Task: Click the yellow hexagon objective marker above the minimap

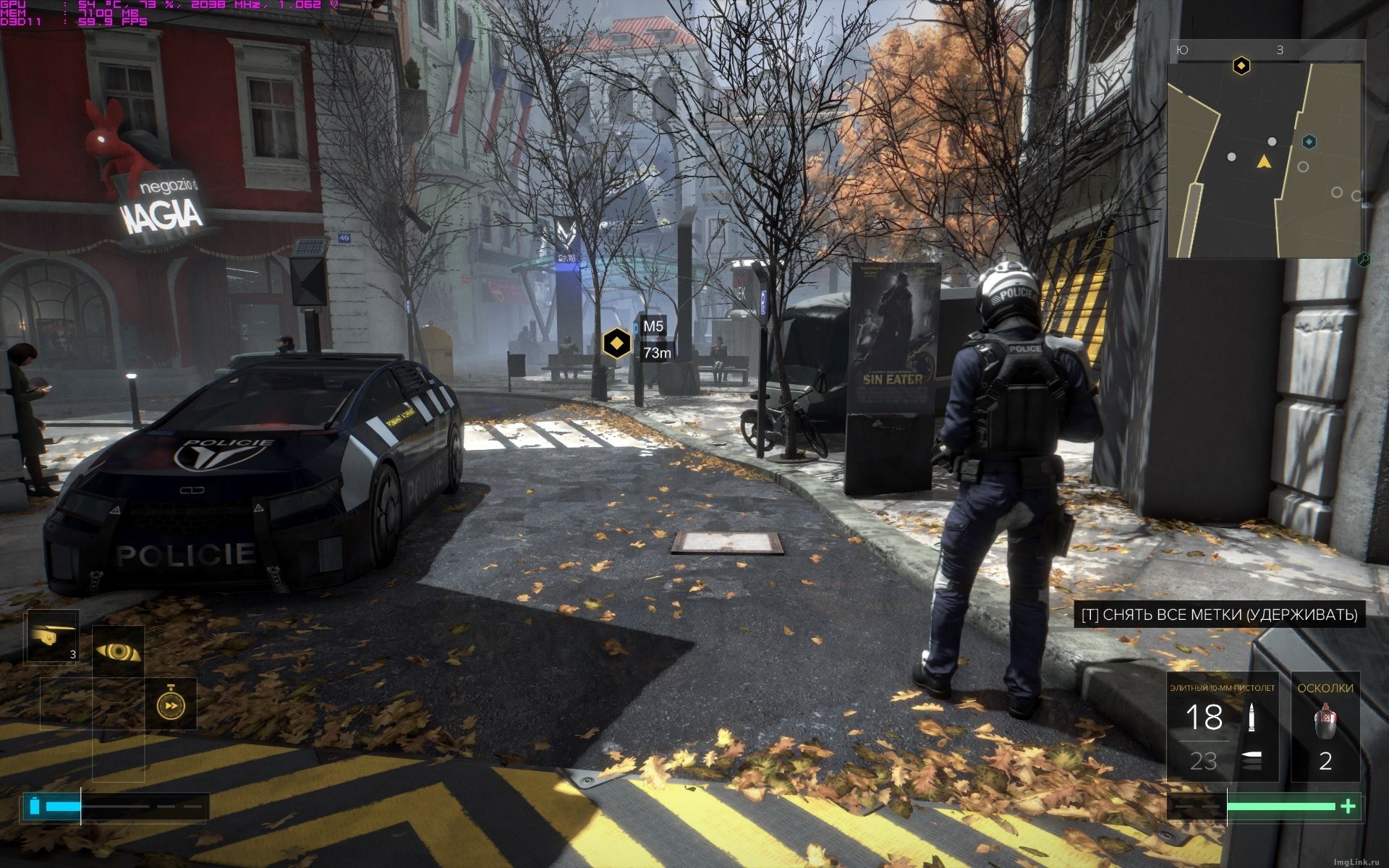Action: click(1241, 67)
